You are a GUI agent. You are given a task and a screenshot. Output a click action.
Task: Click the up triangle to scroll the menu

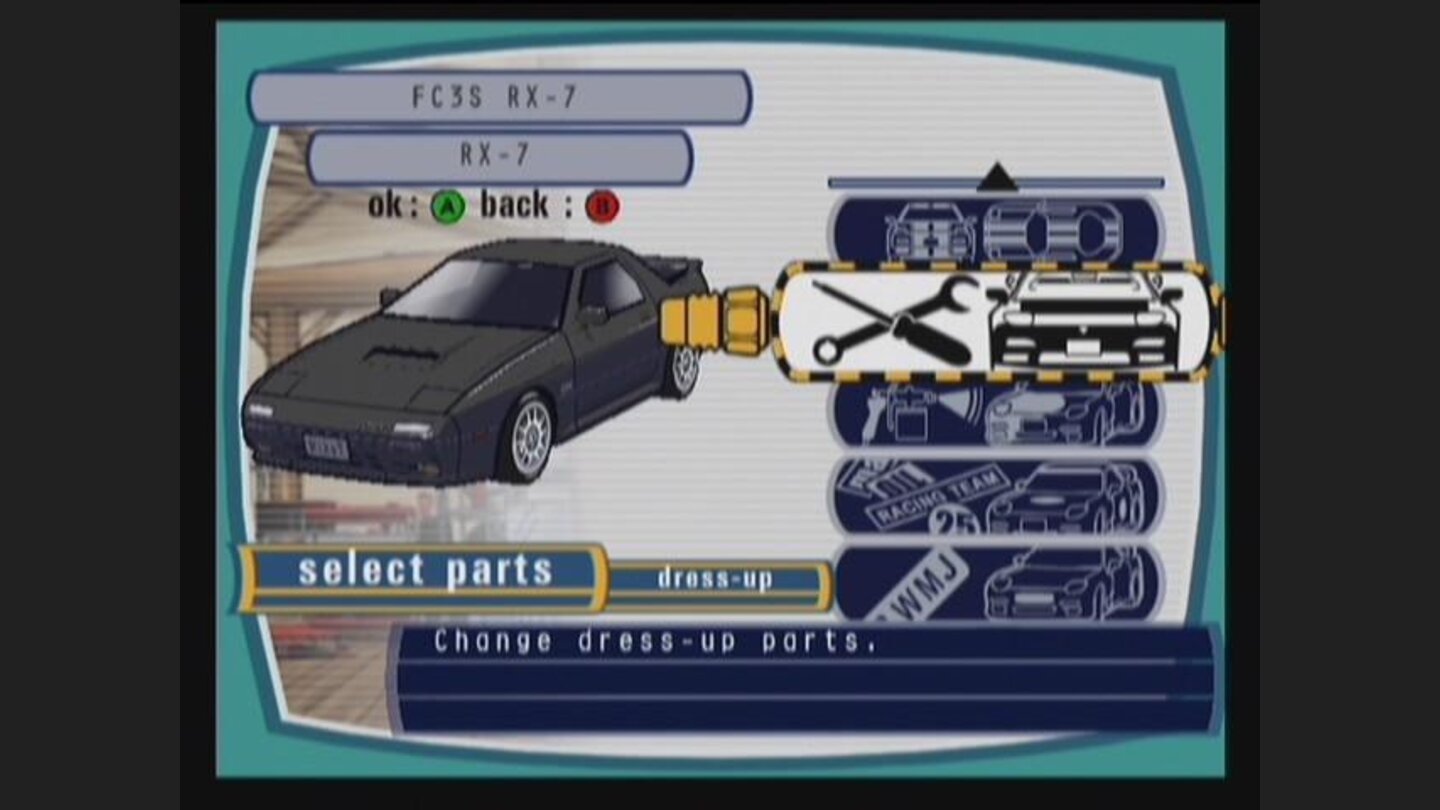click(x=996, y=177)
